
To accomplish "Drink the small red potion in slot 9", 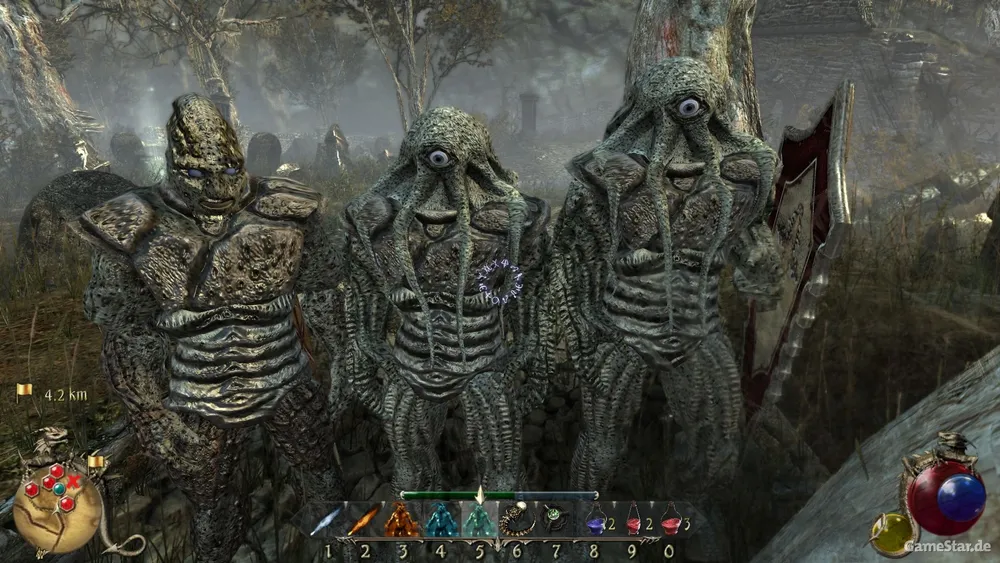I will (x=633, y=520).
